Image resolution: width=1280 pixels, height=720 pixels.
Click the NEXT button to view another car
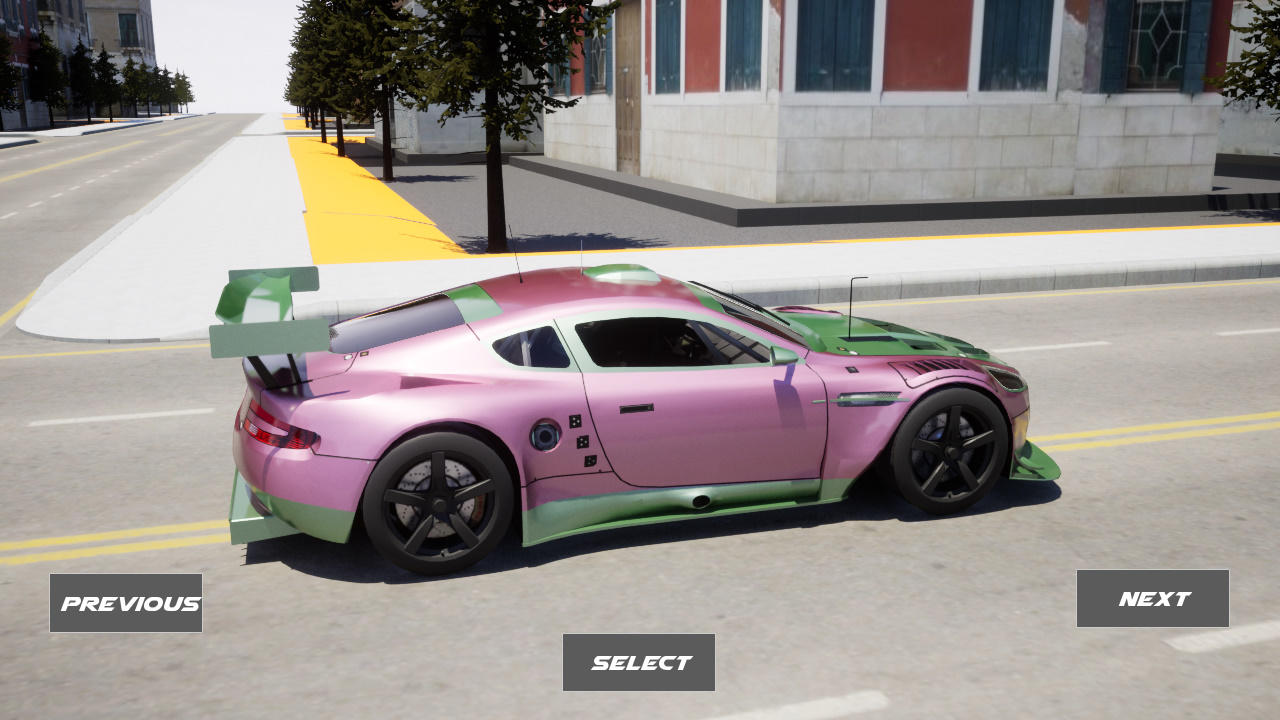coord(1152,598)
